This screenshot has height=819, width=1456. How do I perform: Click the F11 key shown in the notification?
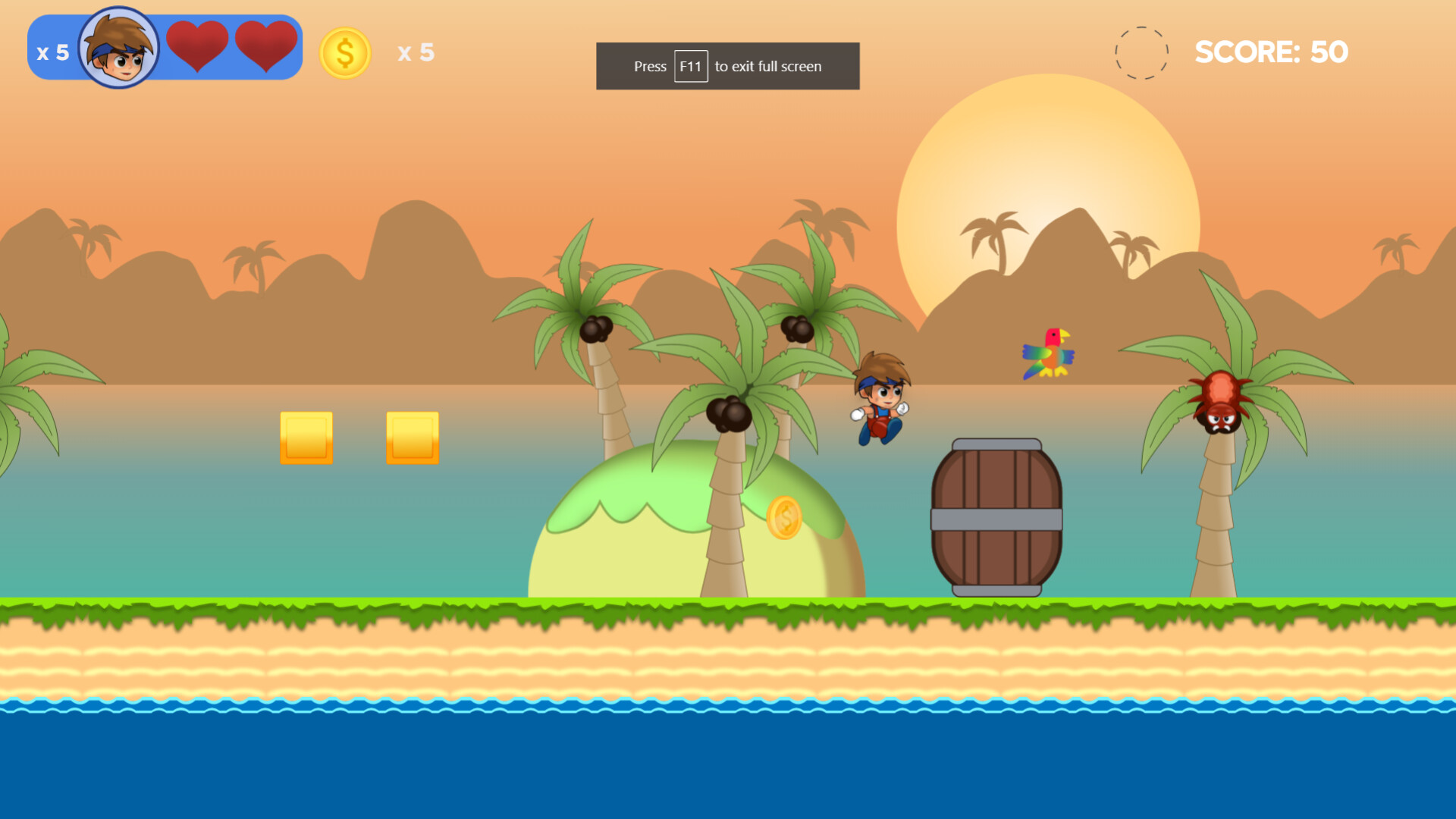point(690,66)
